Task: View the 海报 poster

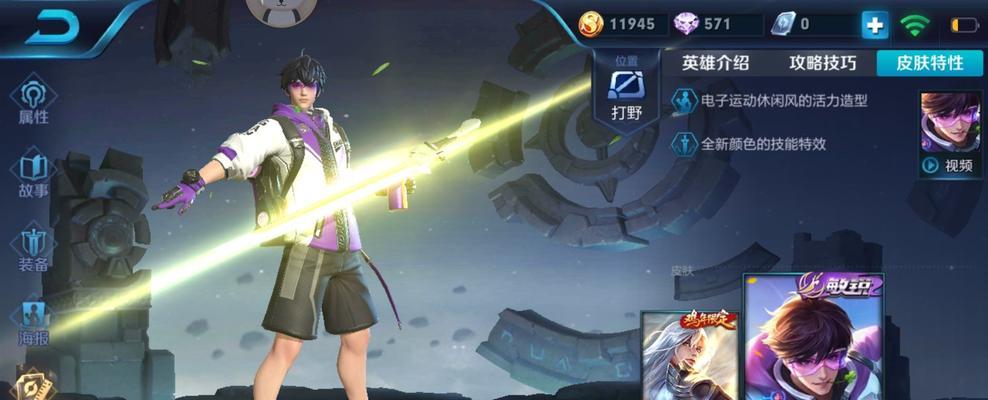Action: click(33, 322)
